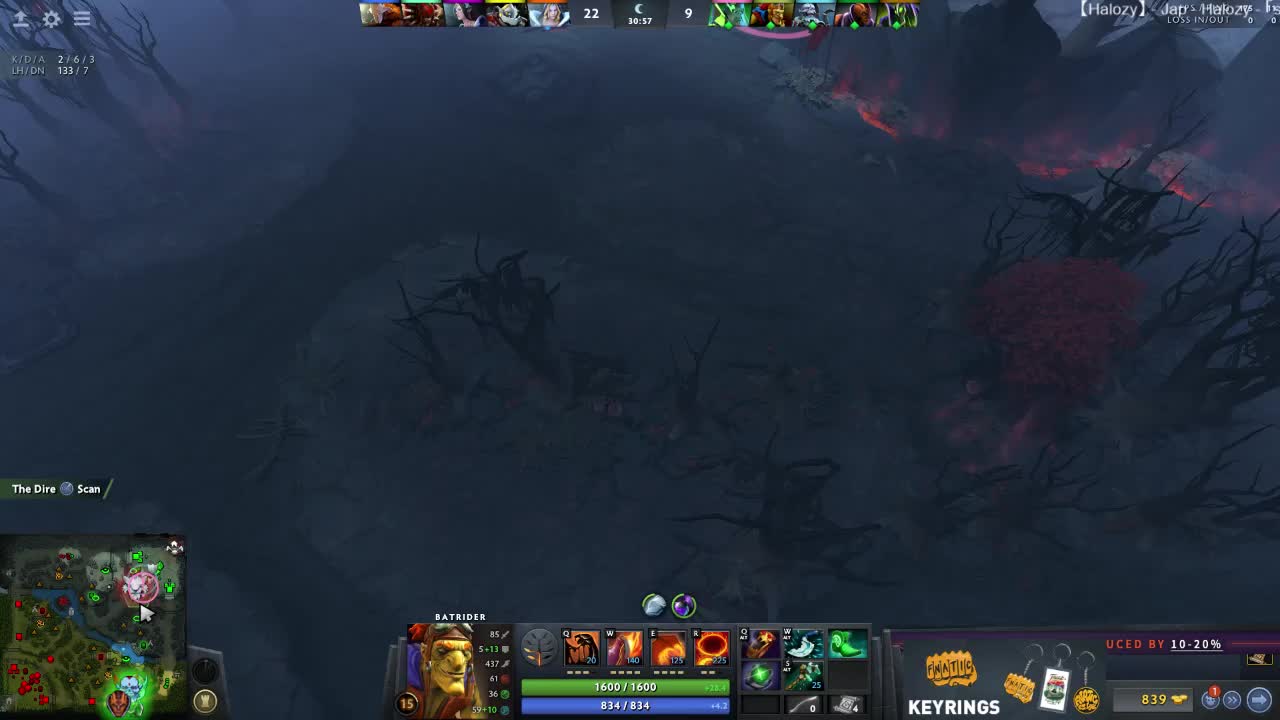Screen dimensions: 1280x720
Task: Use the glyph button beside minimap
Action: coord(205,701)
